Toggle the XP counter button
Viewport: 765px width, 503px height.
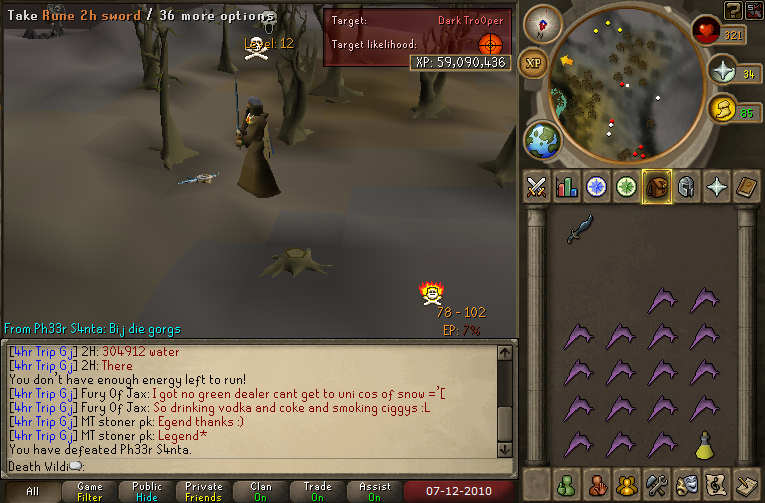[x=534, y=62]
